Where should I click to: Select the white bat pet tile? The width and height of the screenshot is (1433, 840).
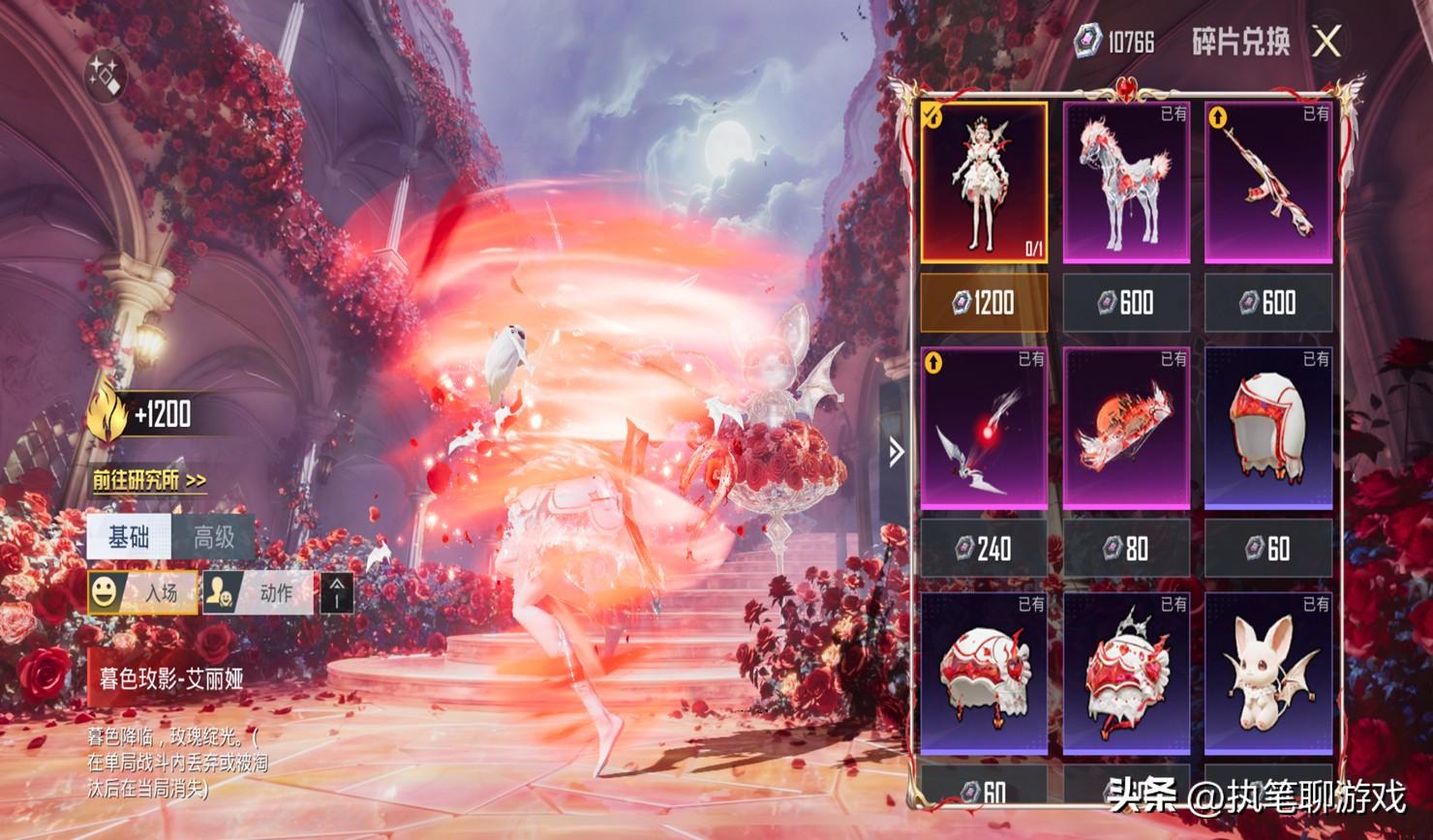point(1268,675)
